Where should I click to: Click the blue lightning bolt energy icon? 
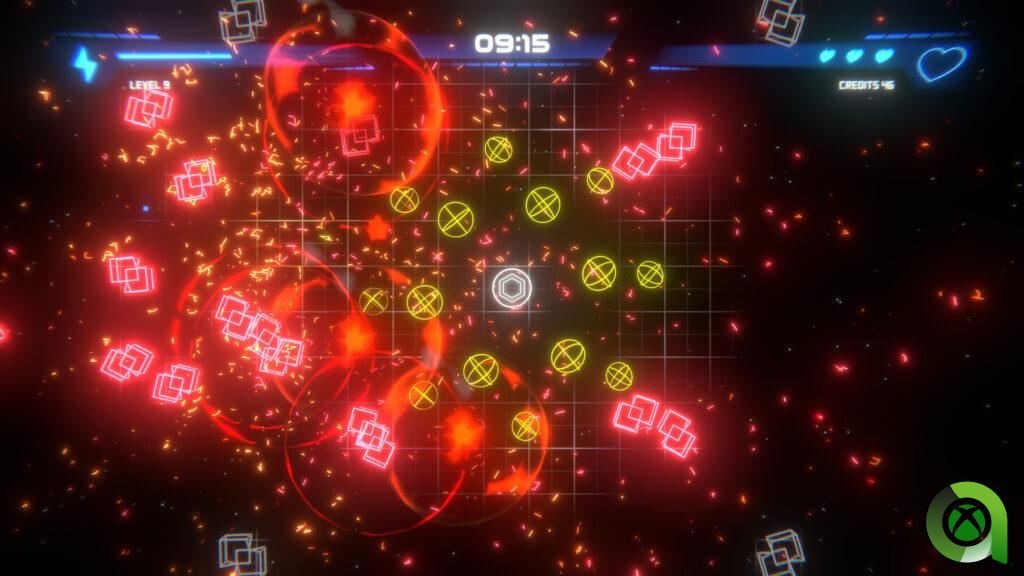click(84, 63)
